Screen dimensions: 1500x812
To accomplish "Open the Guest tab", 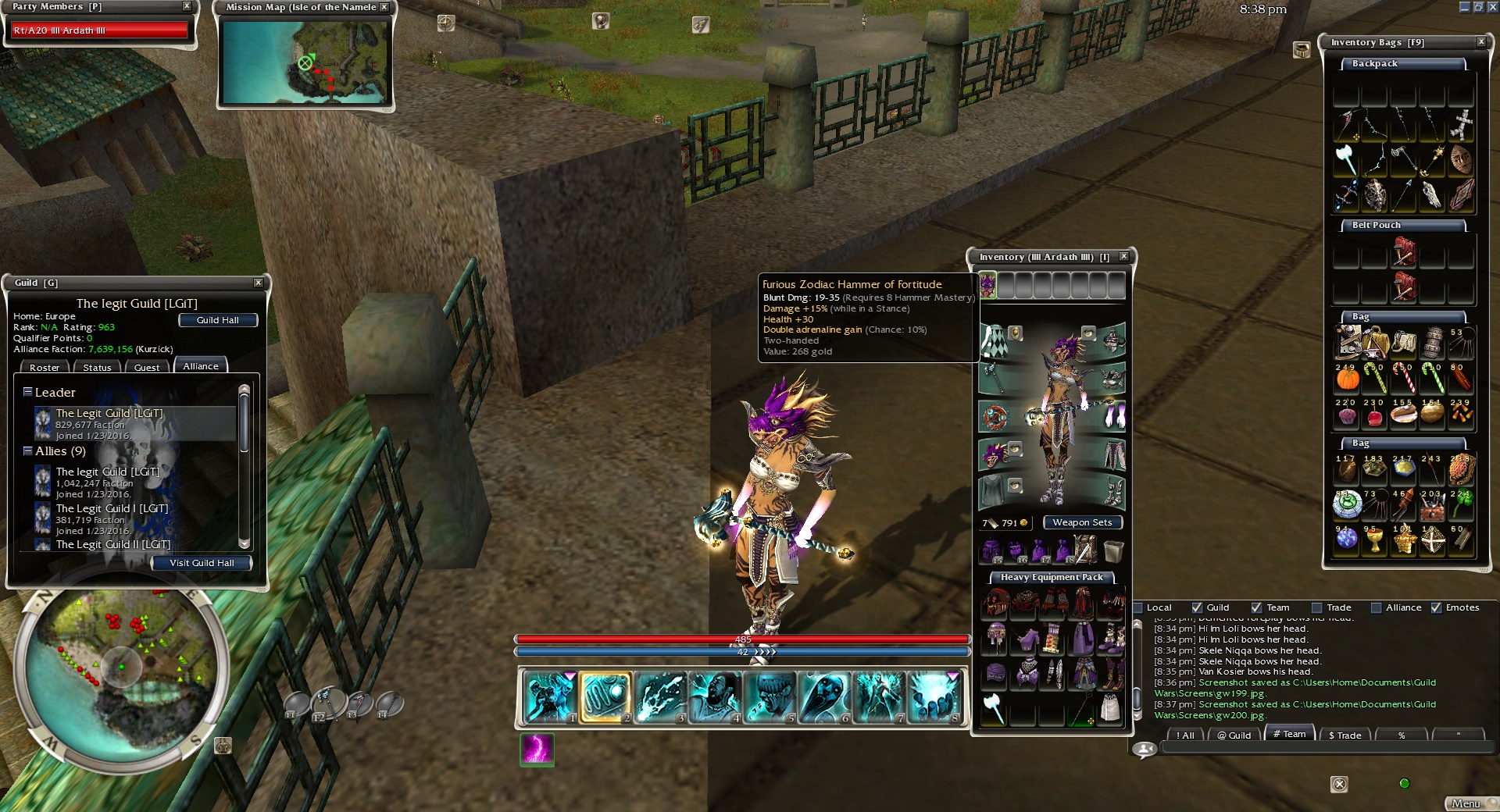I will [x=146, y=368].
